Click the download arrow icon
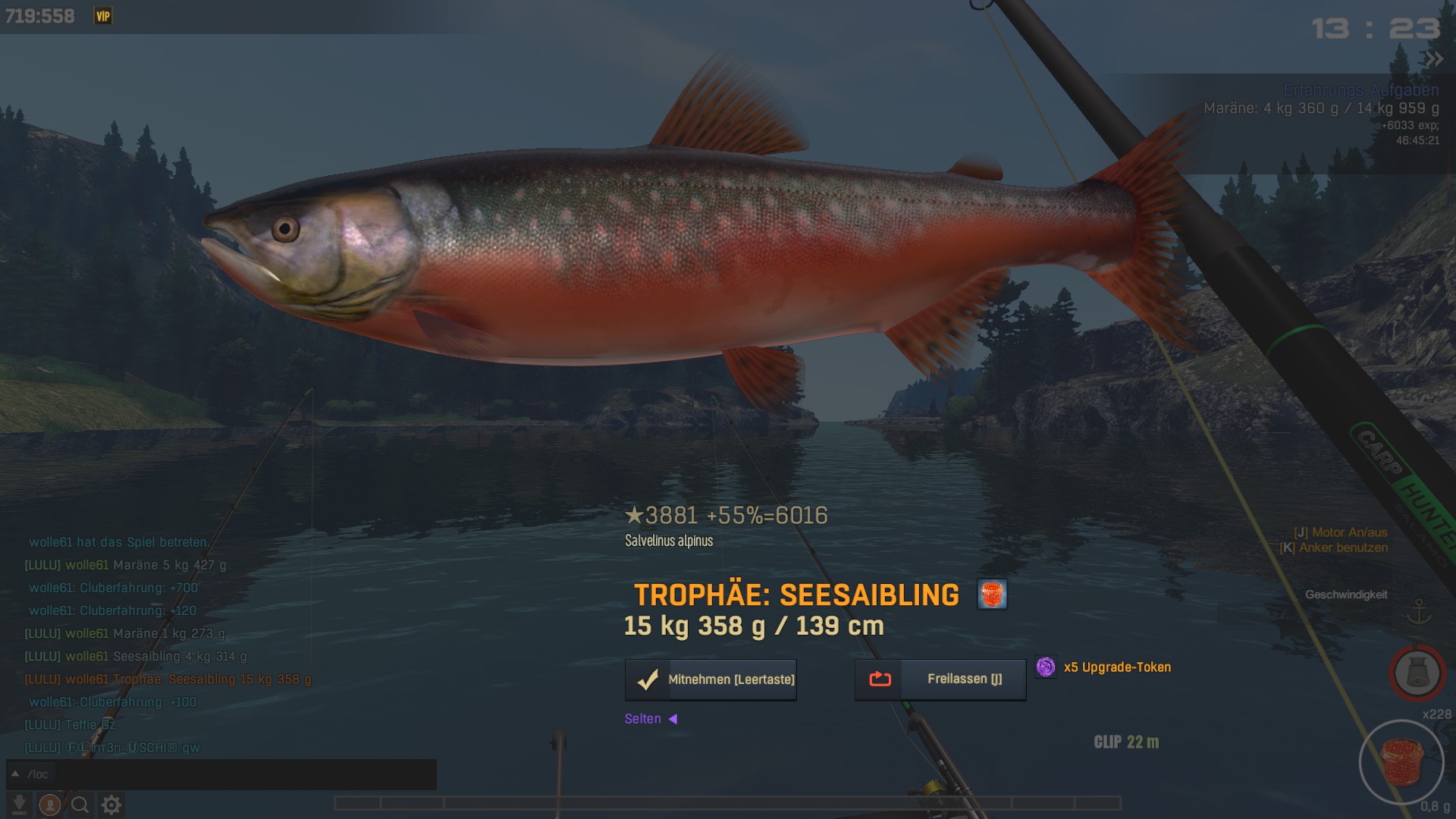 tap(20, 805)
